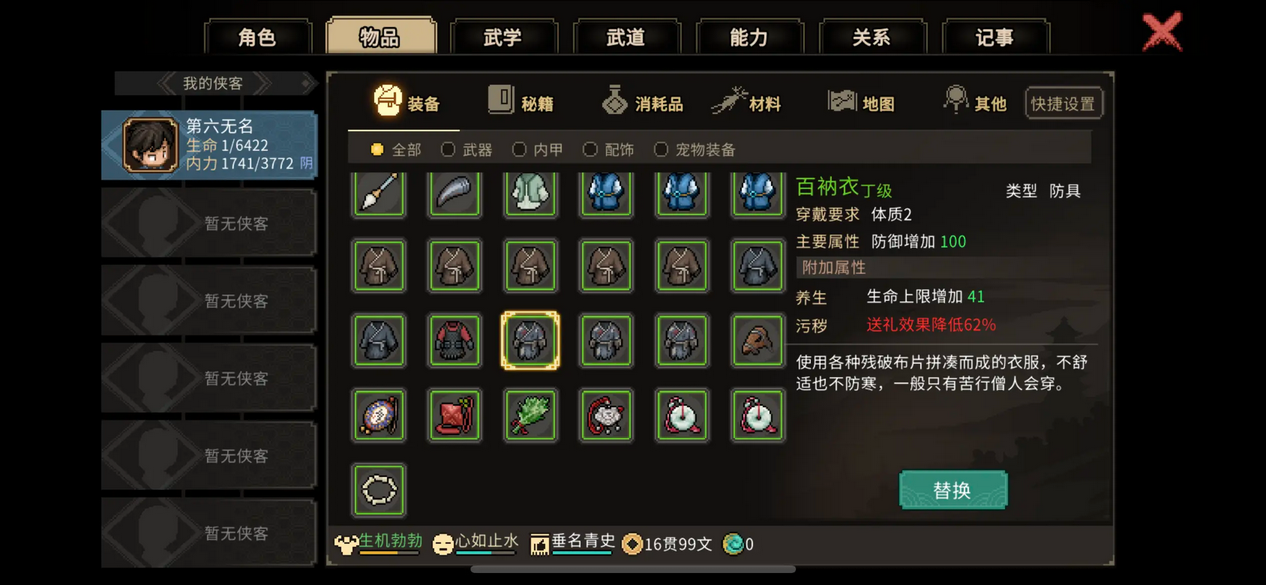1266x585 pixels.
Task: Open 快捷设置 quick settings
Action: pyautogui.click(x=1064, y=104)
